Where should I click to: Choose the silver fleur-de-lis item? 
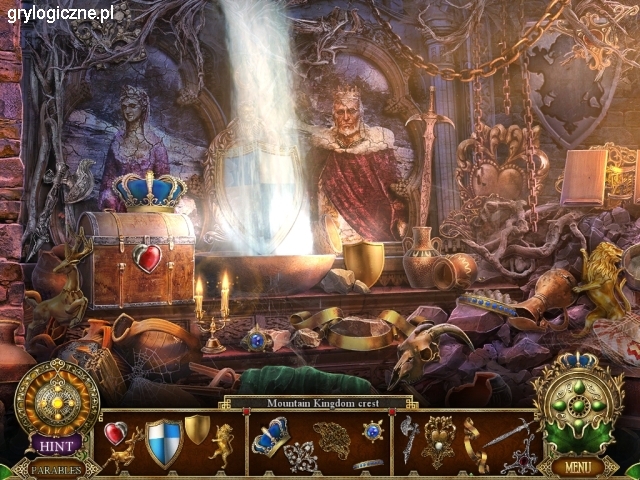[299, 455]
